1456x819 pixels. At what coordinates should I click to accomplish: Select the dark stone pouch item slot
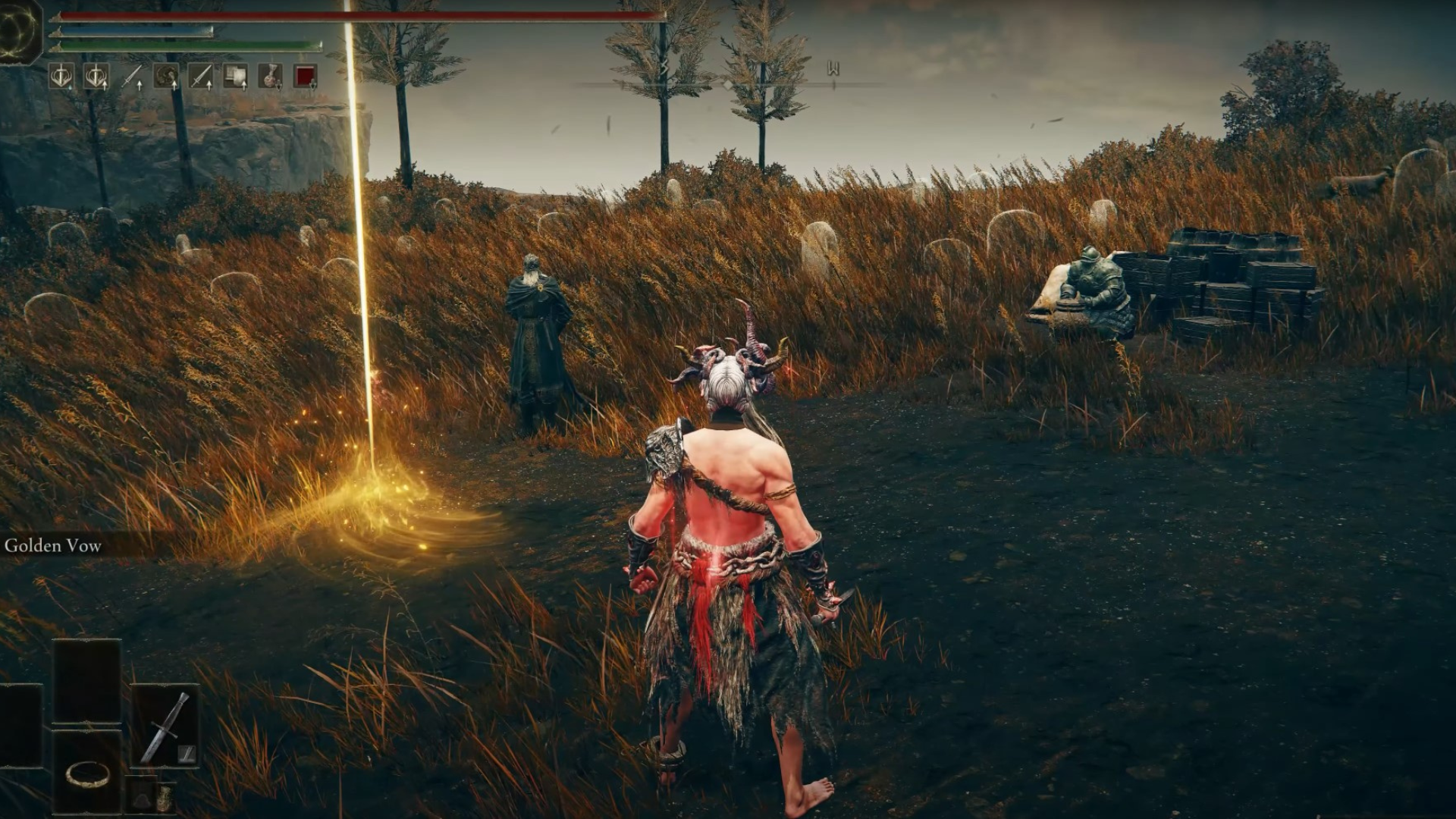(141, 796)
